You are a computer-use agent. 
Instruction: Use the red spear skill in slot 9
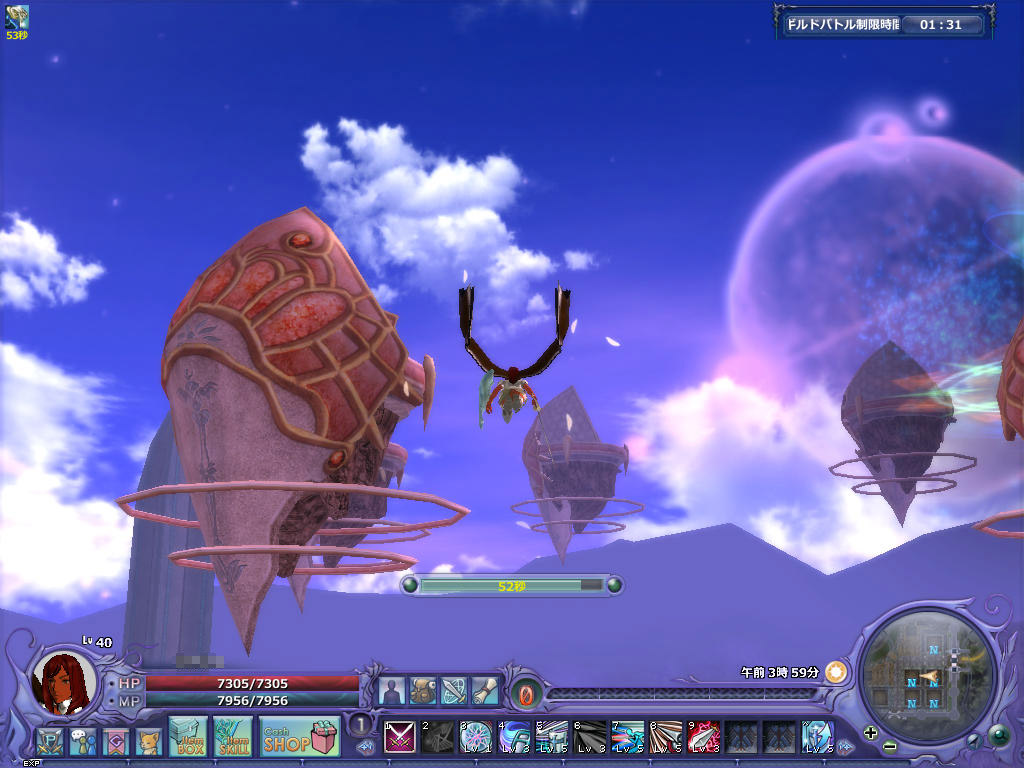tap(704, 737)
